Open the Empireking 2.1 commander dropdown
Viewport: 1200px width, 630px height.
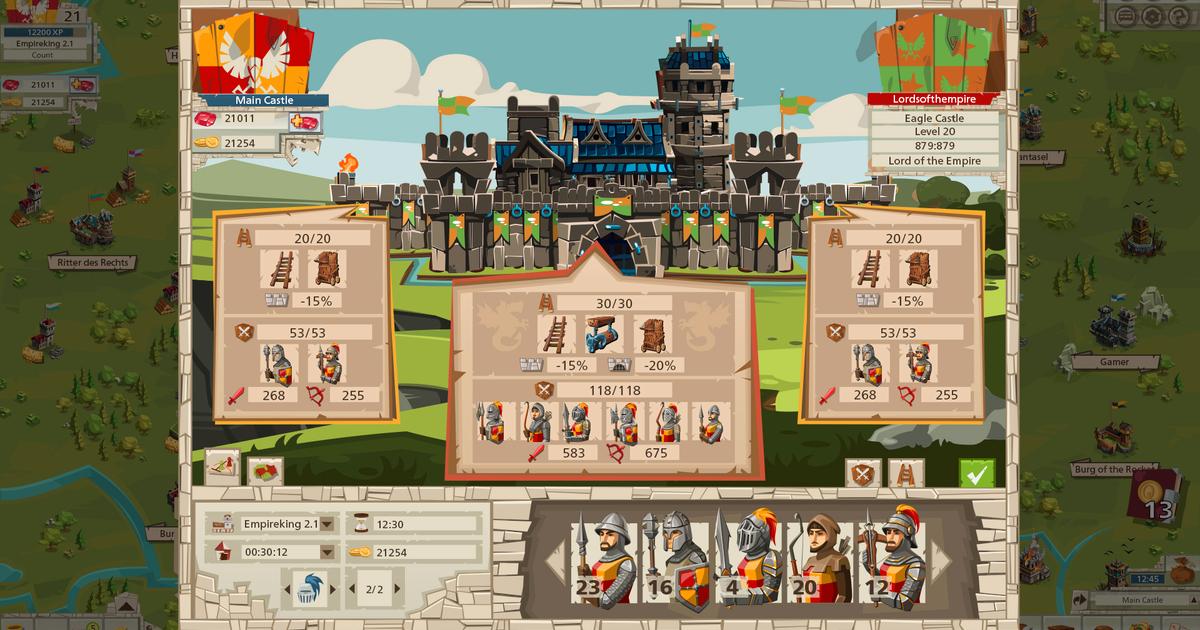pos(327,523)
